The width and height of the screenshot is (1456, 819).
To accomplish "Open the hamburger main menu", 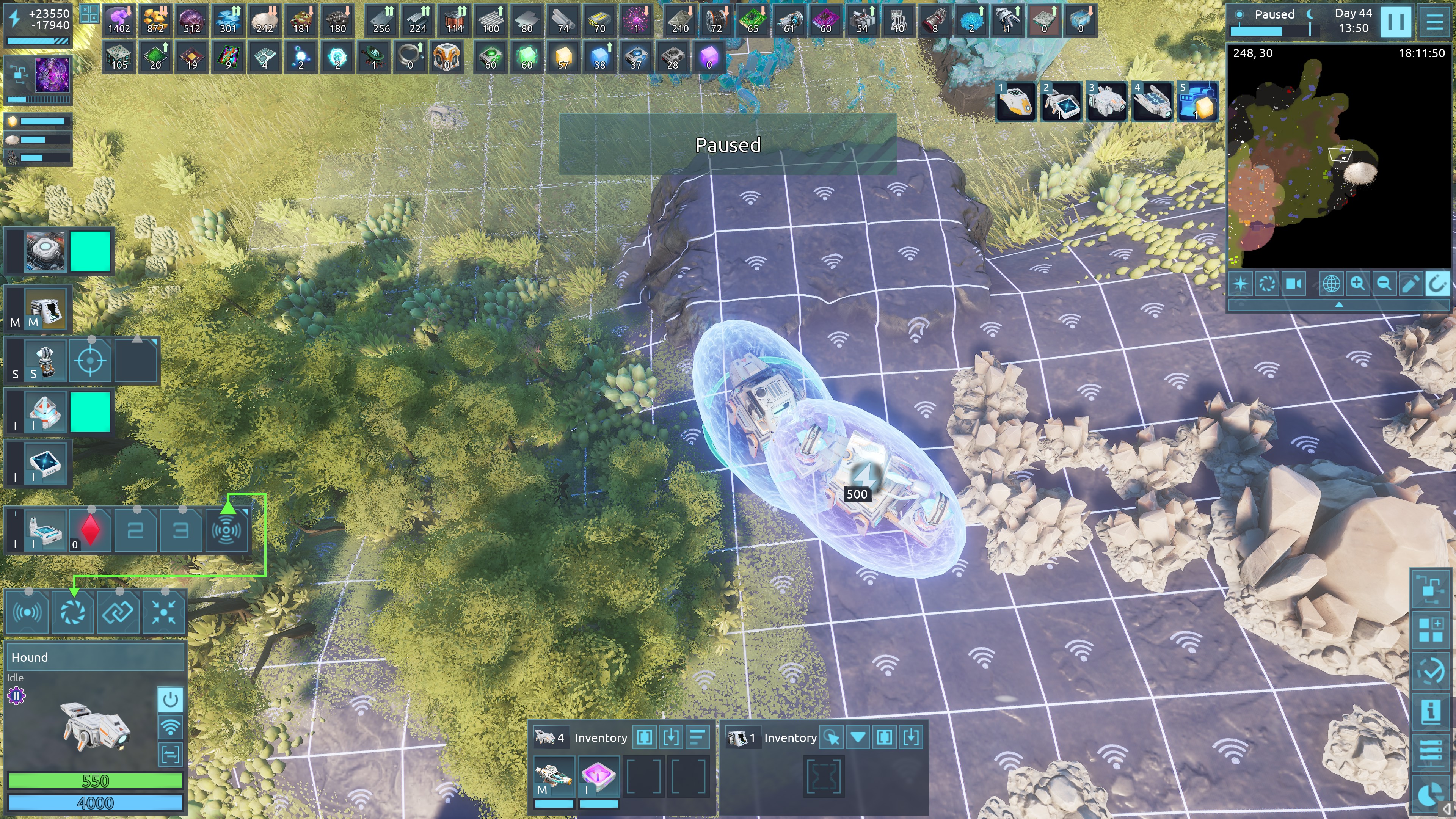I will [1434, 22].
